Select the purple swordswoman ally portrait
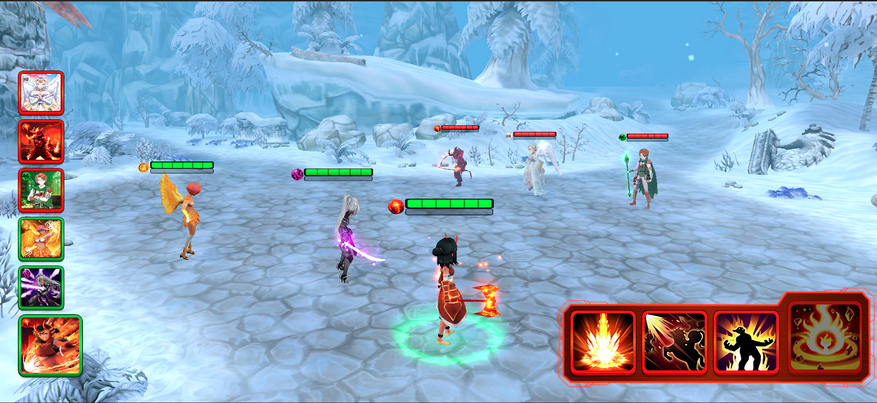Image resolution: width=877 pixels, height=403 pixels. click(x=41, y=287)
